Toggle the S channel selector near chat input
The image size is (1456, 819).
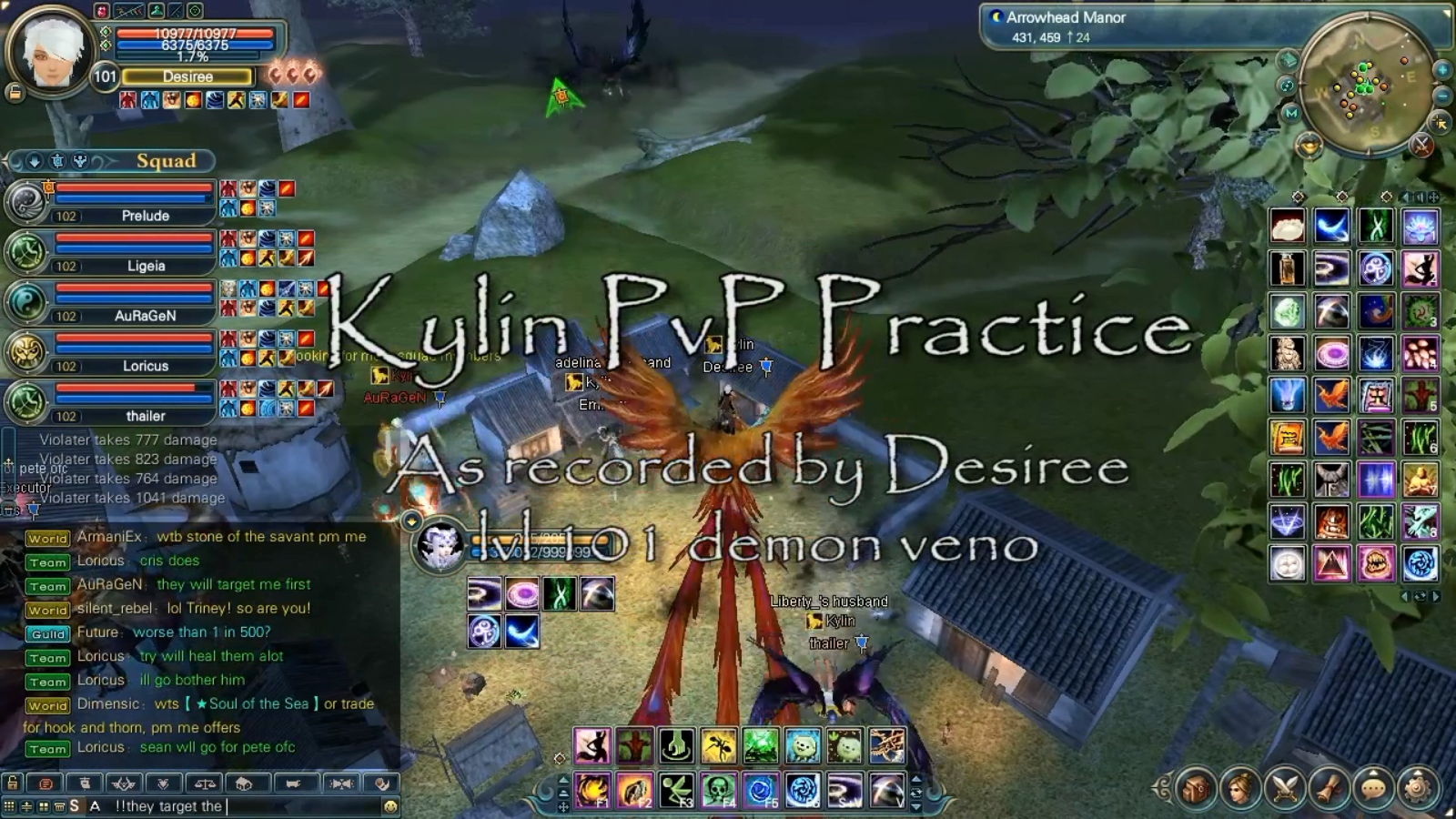pyautogui.click(x=75, y=805)
